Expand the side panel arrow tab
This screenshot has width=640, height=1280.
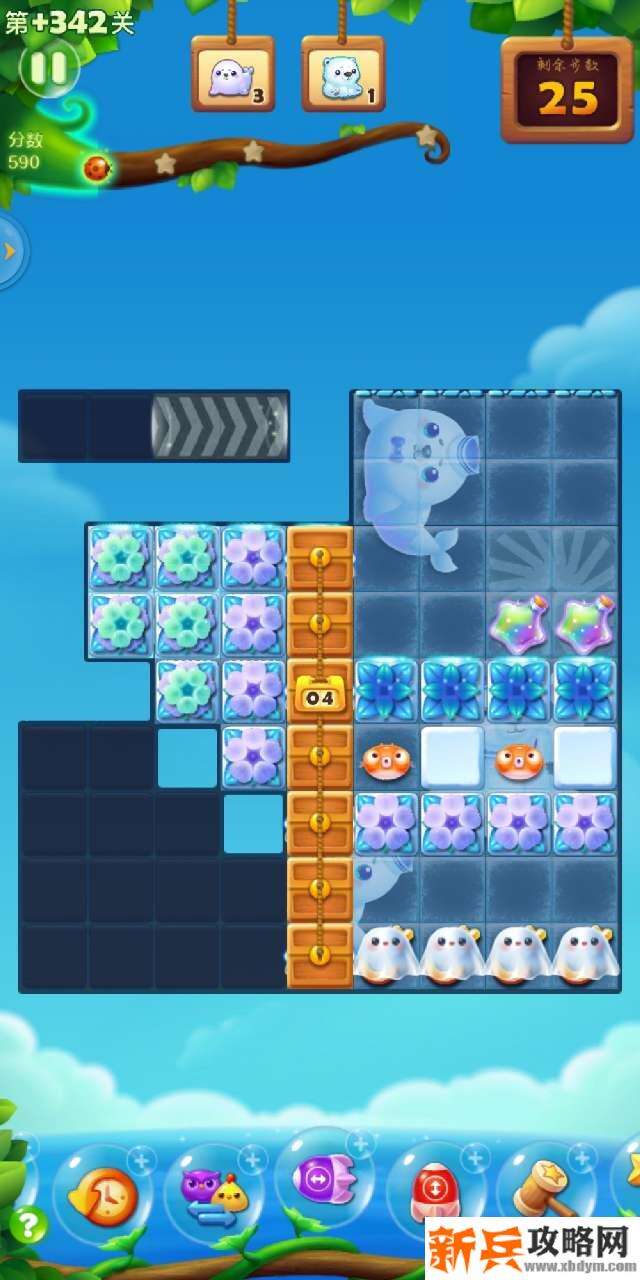11,251
